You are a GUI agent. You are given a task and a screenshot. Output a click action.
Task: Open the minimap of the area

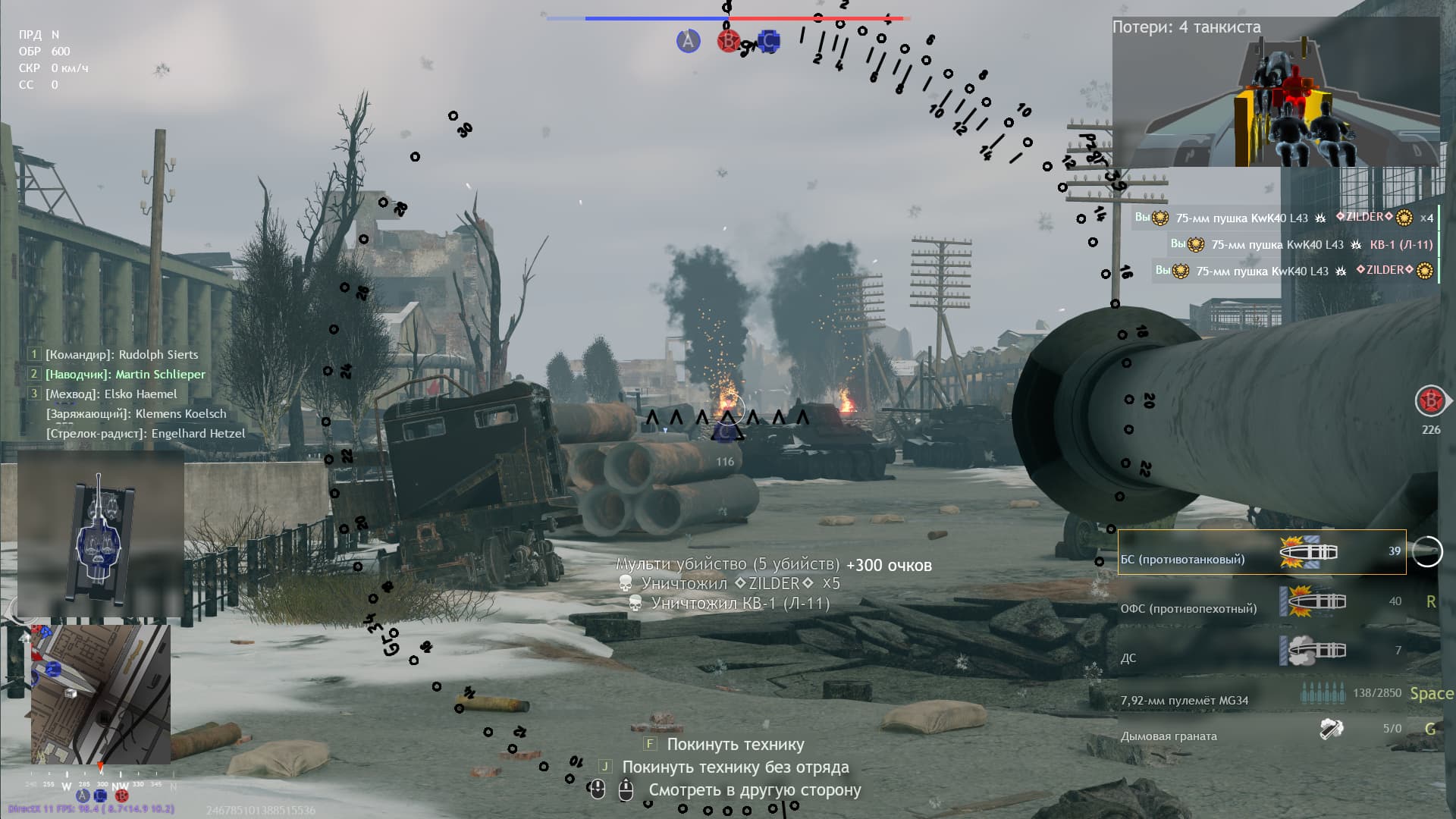click(100, 695)
